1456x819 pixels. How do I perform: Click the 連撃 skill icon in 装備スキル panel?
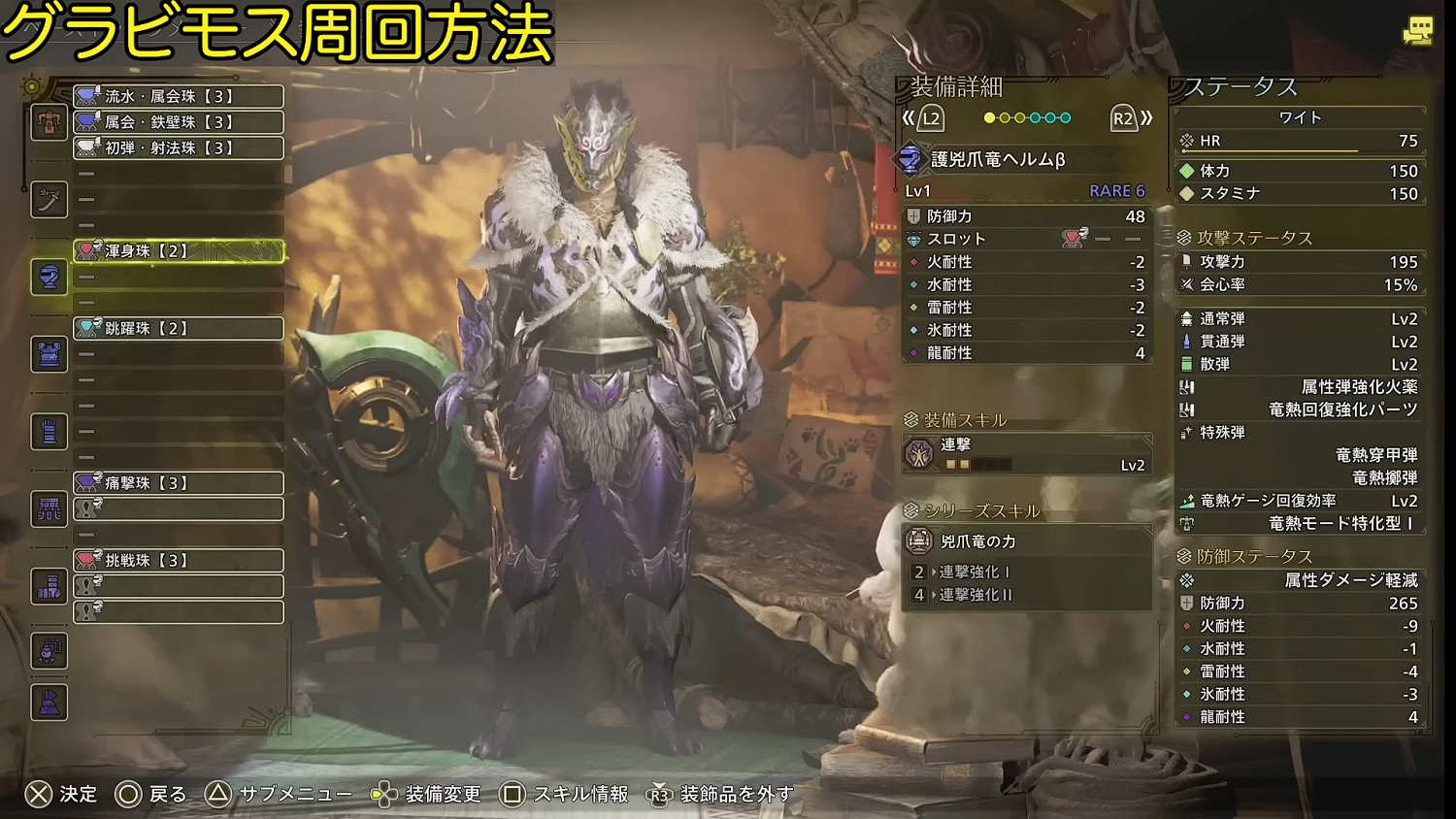[x=920, y=453]
